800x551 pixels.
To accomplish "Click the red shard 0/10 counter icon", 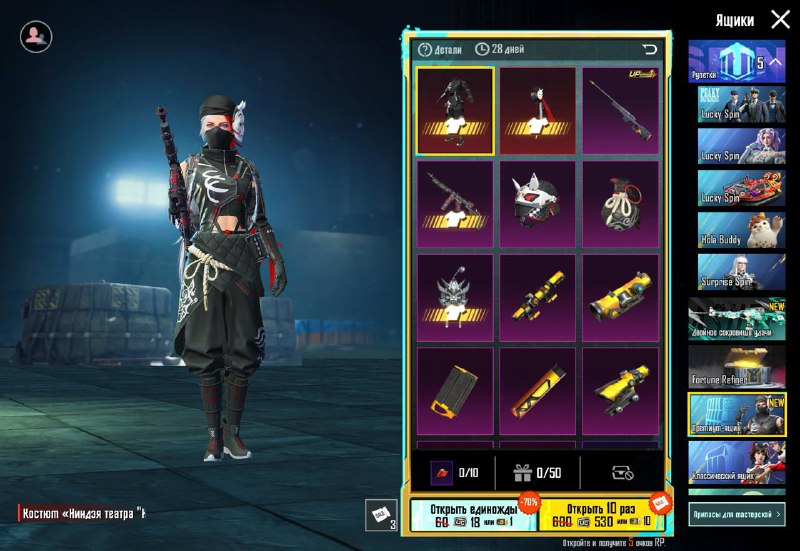I will pyautogui.click(x=444, y=472).
